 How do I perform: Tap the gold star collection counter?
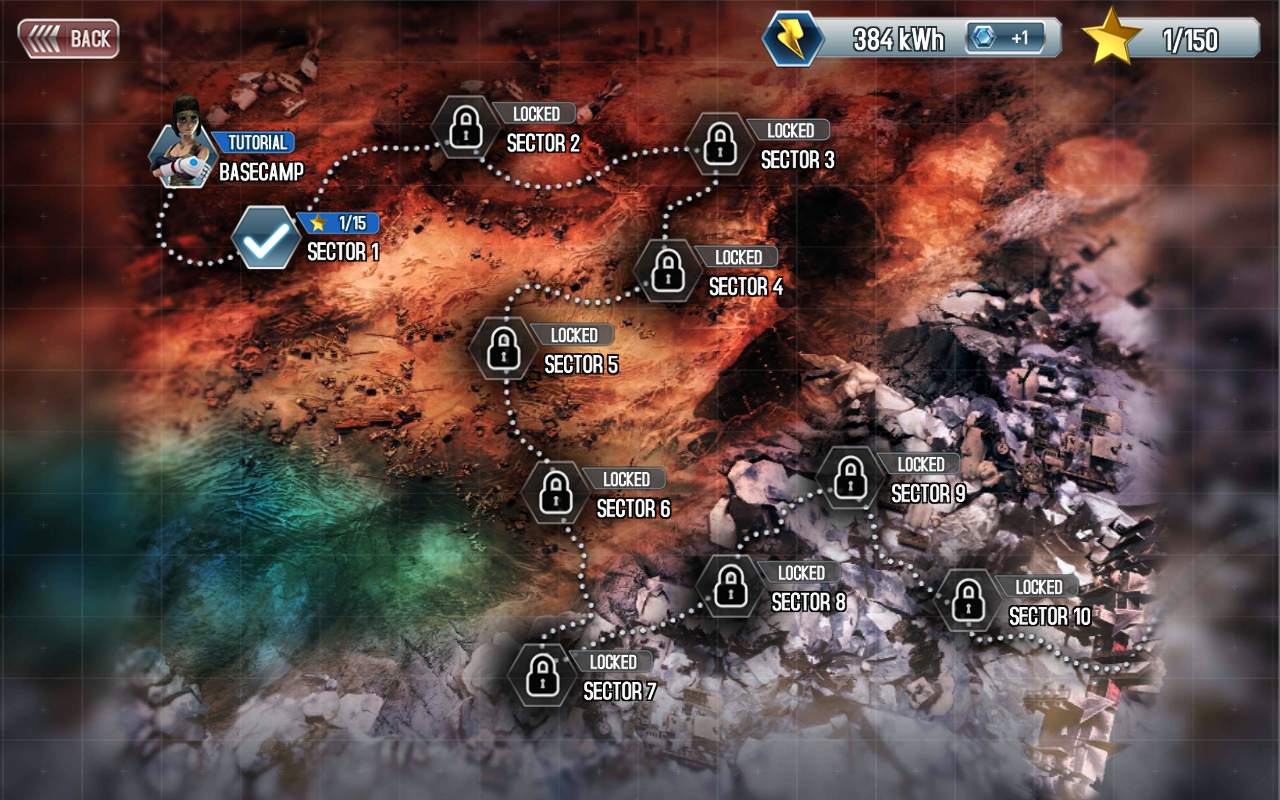coord(1110,36)
